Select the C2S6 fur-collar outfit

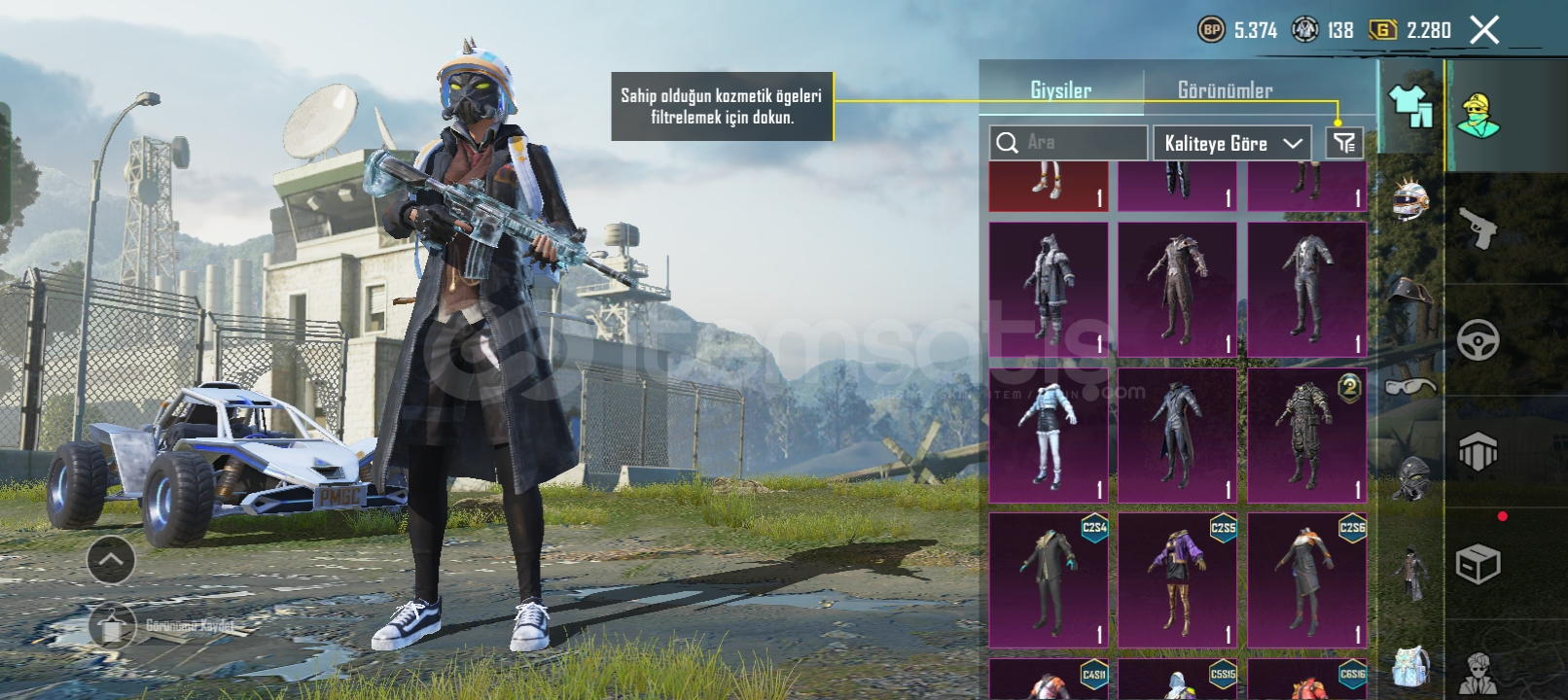tap(1306, 579)
